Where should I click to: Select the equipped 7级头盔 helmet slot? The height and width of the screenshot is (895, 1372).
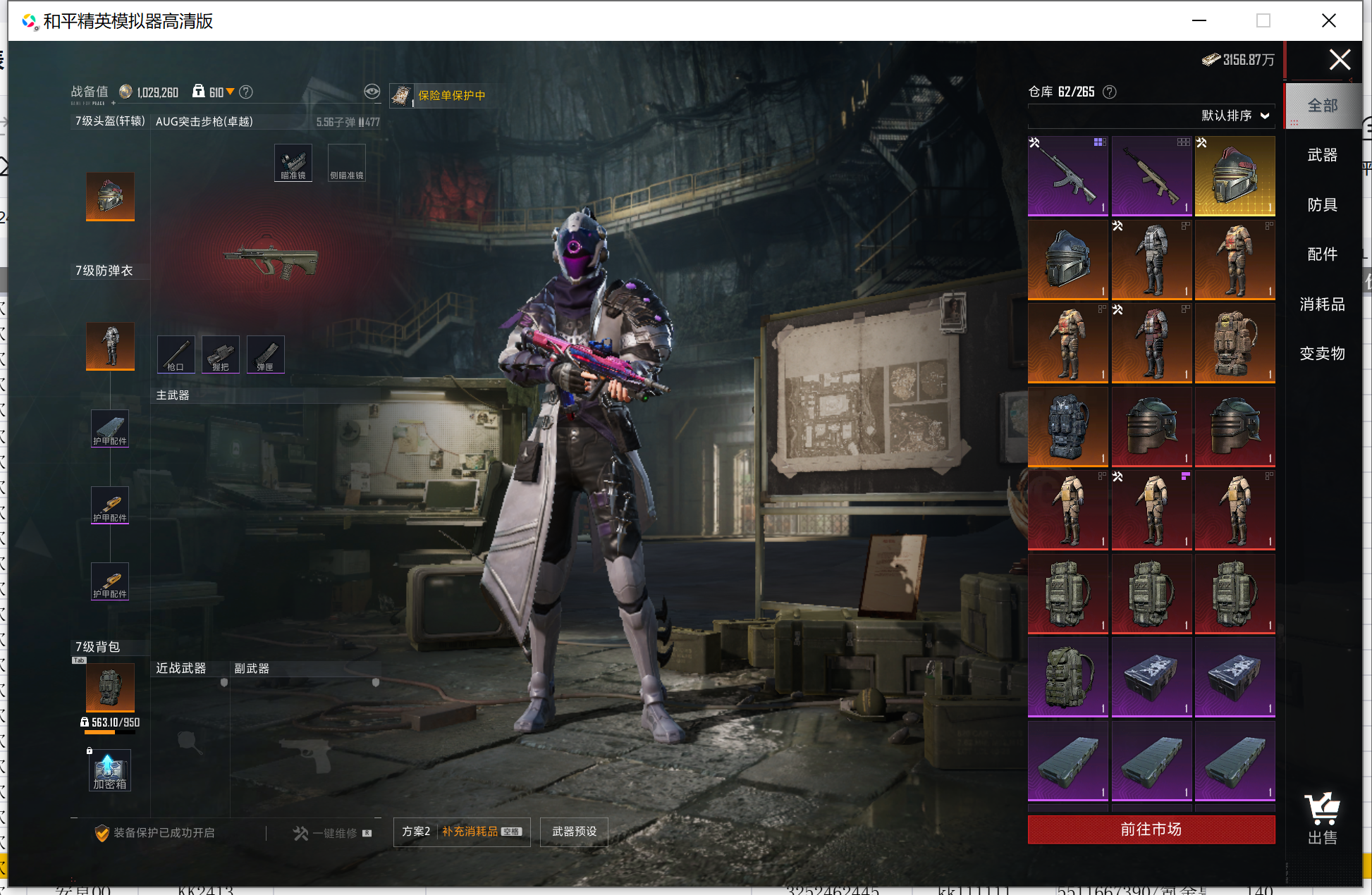click(x=110, y=195)
